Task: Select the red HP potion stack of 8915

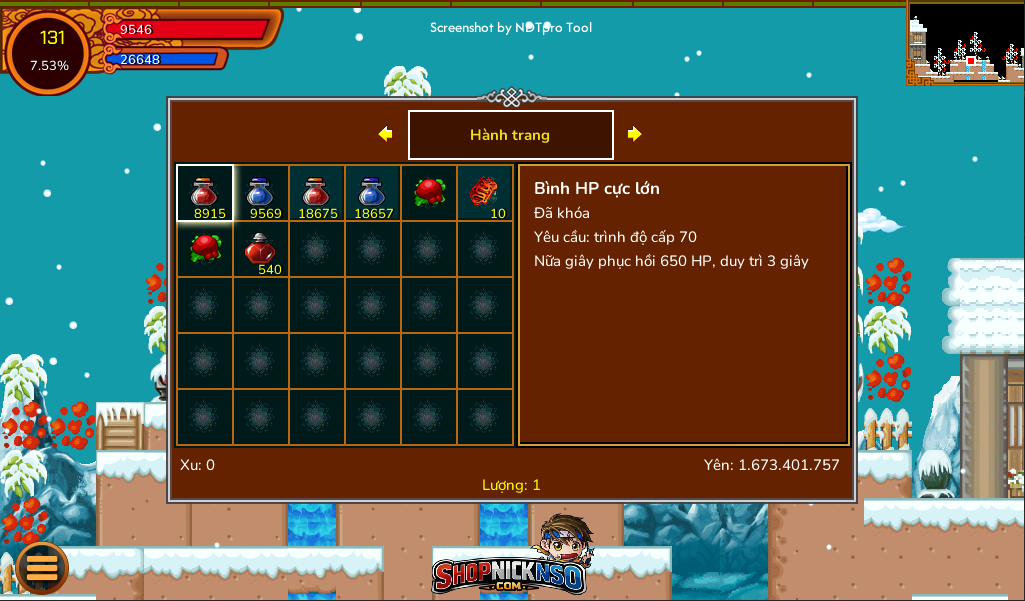Action: pos(205,193)
